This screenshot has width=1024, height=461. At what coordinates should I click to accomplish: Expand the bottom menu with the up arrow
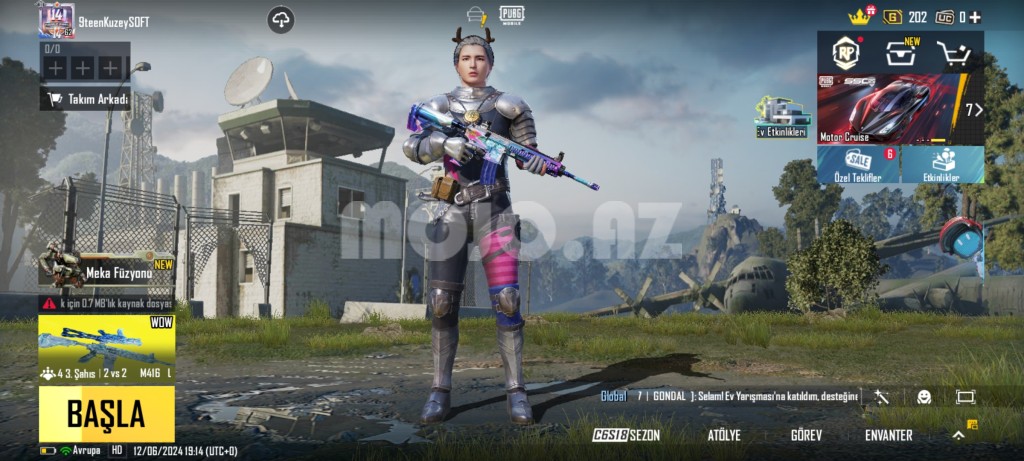(x=958, y=435)
